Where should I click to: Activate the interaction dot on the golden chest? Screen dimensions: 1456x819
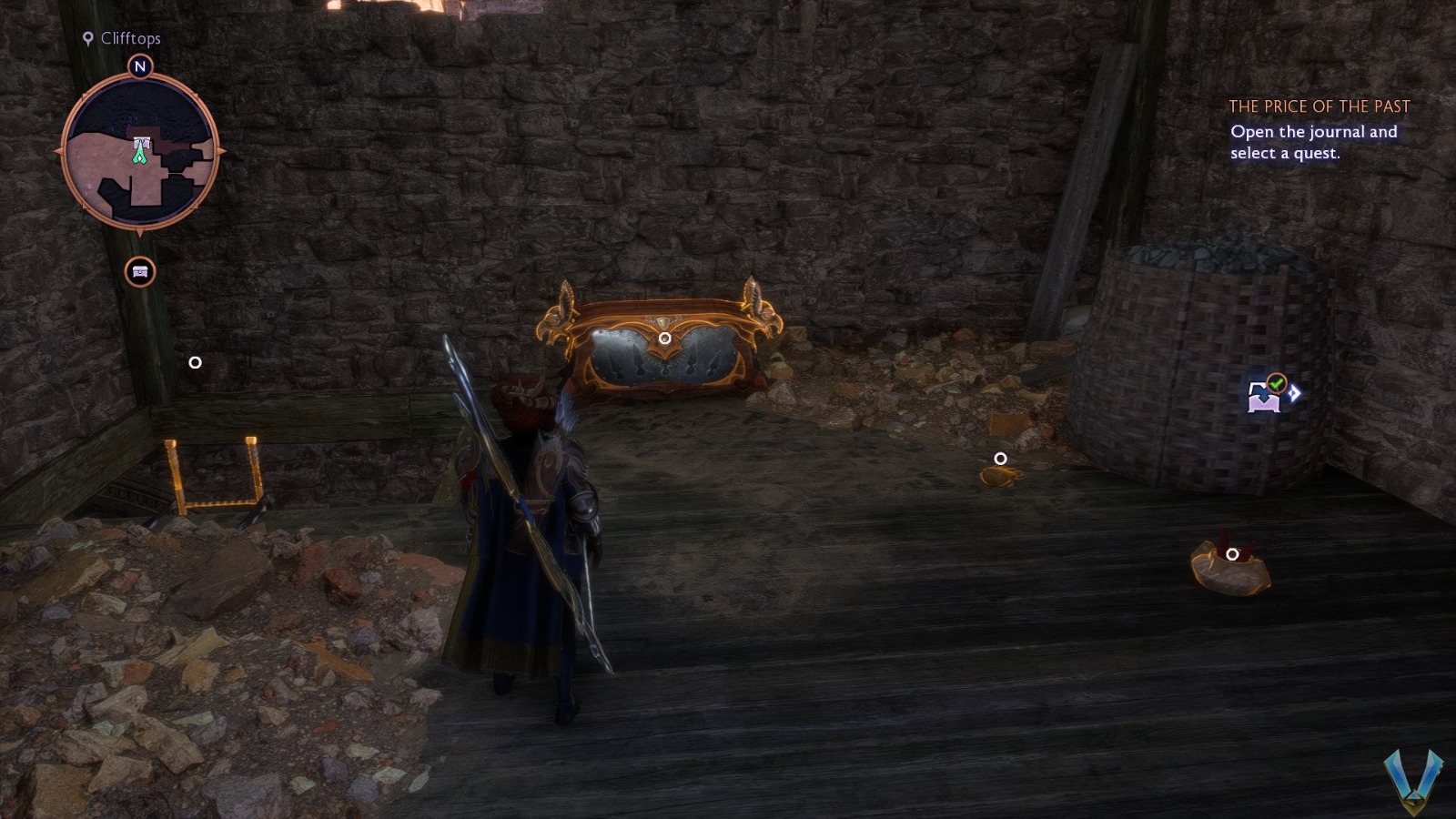665,337
